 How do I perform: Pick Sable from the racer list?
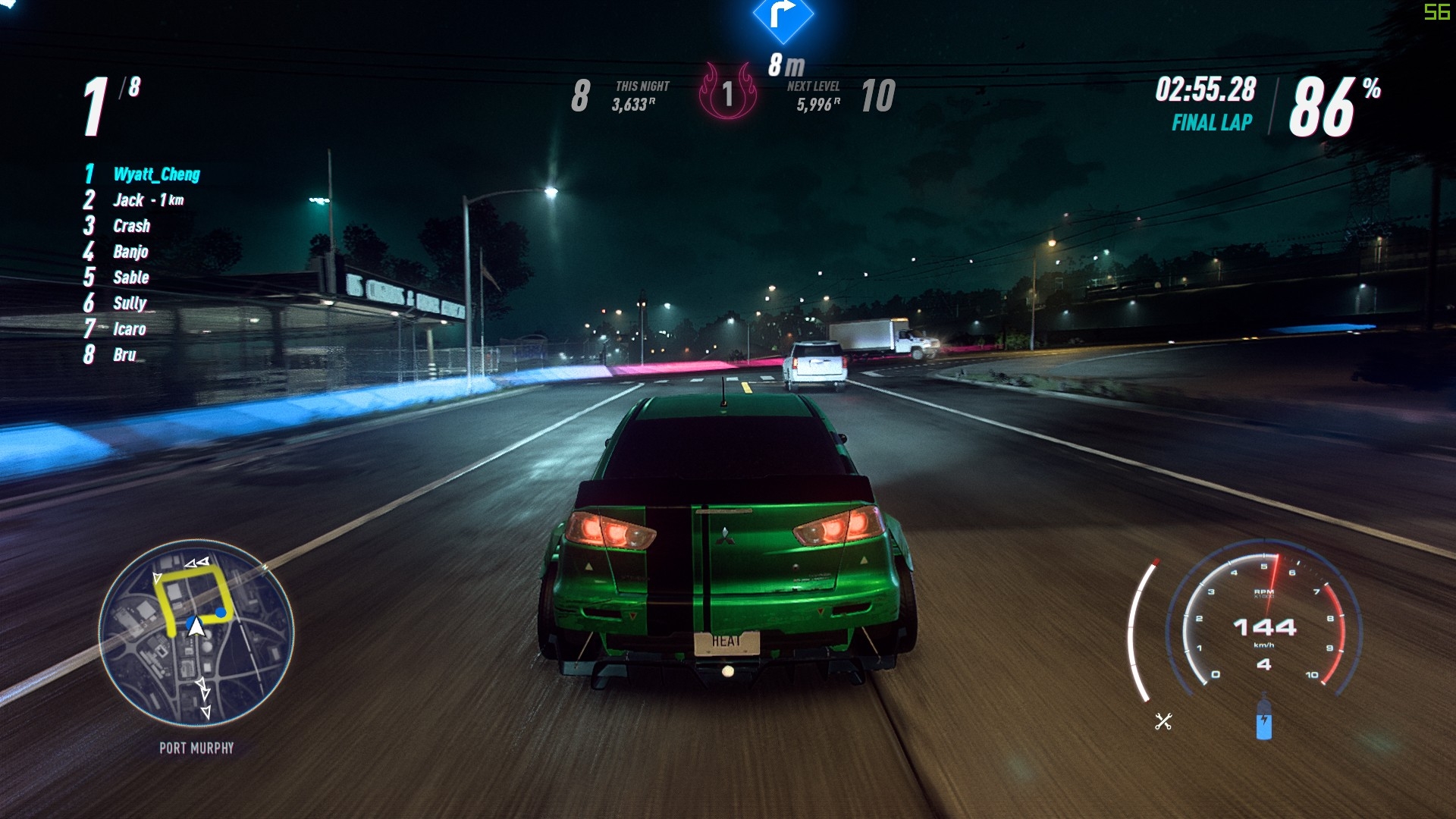(130, 278)
